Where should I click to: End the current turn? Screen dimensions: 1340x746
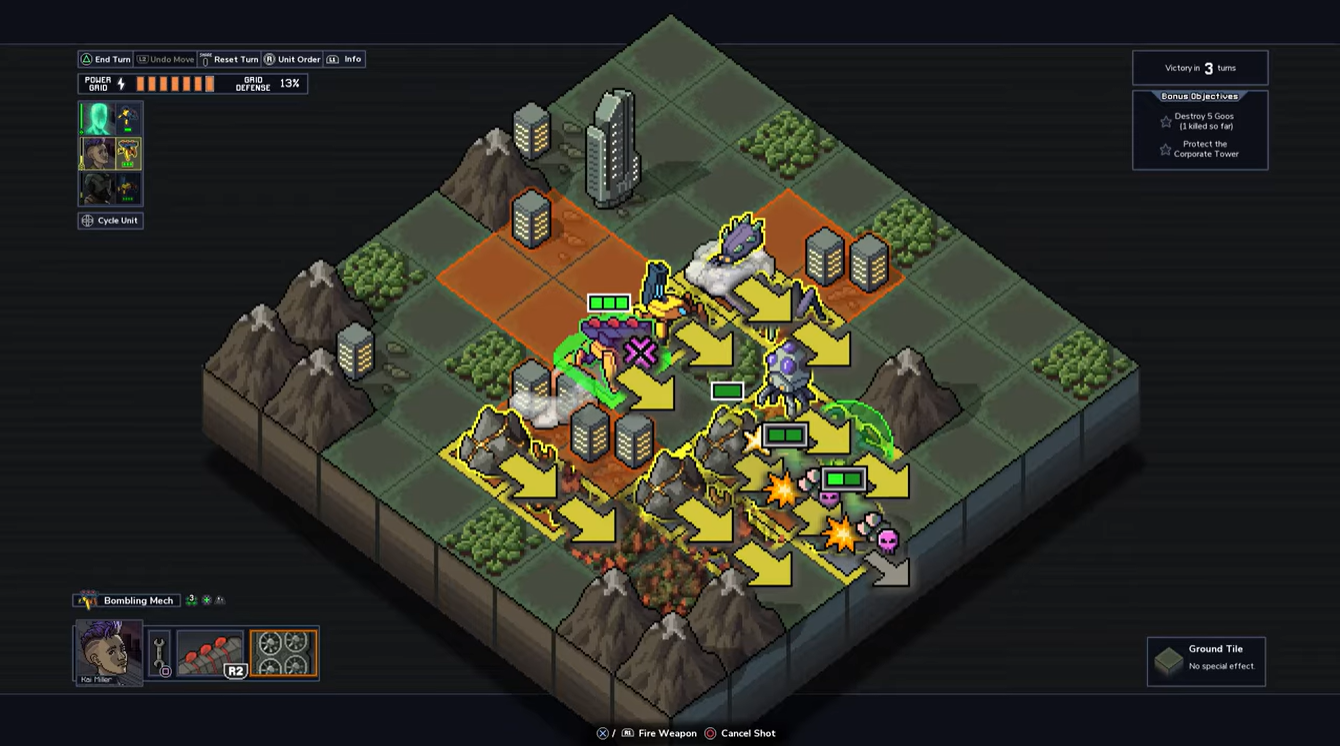(105, 60)
